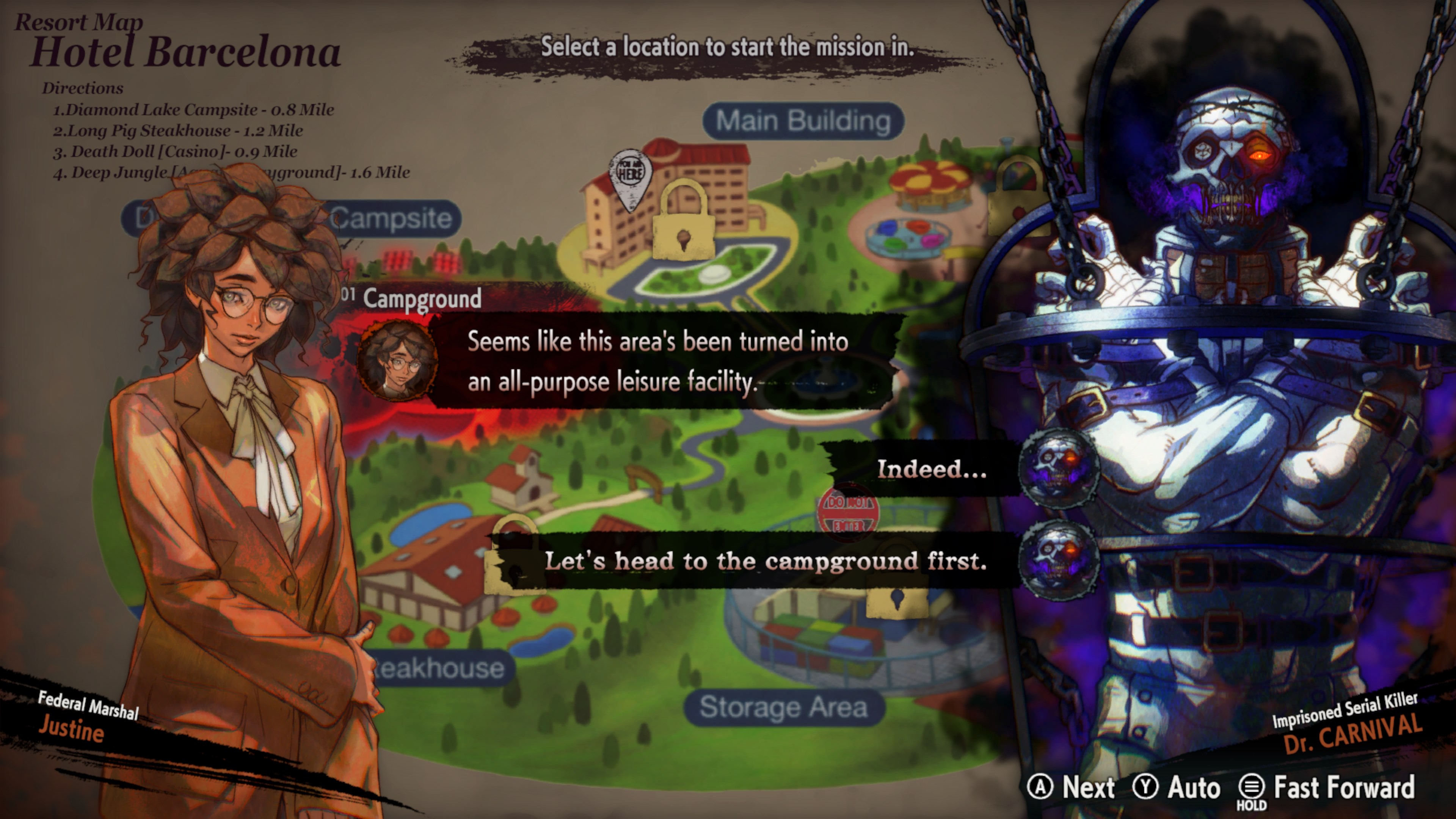This screenshot has width=1456, height=819.
Task: Select the 01 Campground mission entry
Action: (x=422, y=298)
